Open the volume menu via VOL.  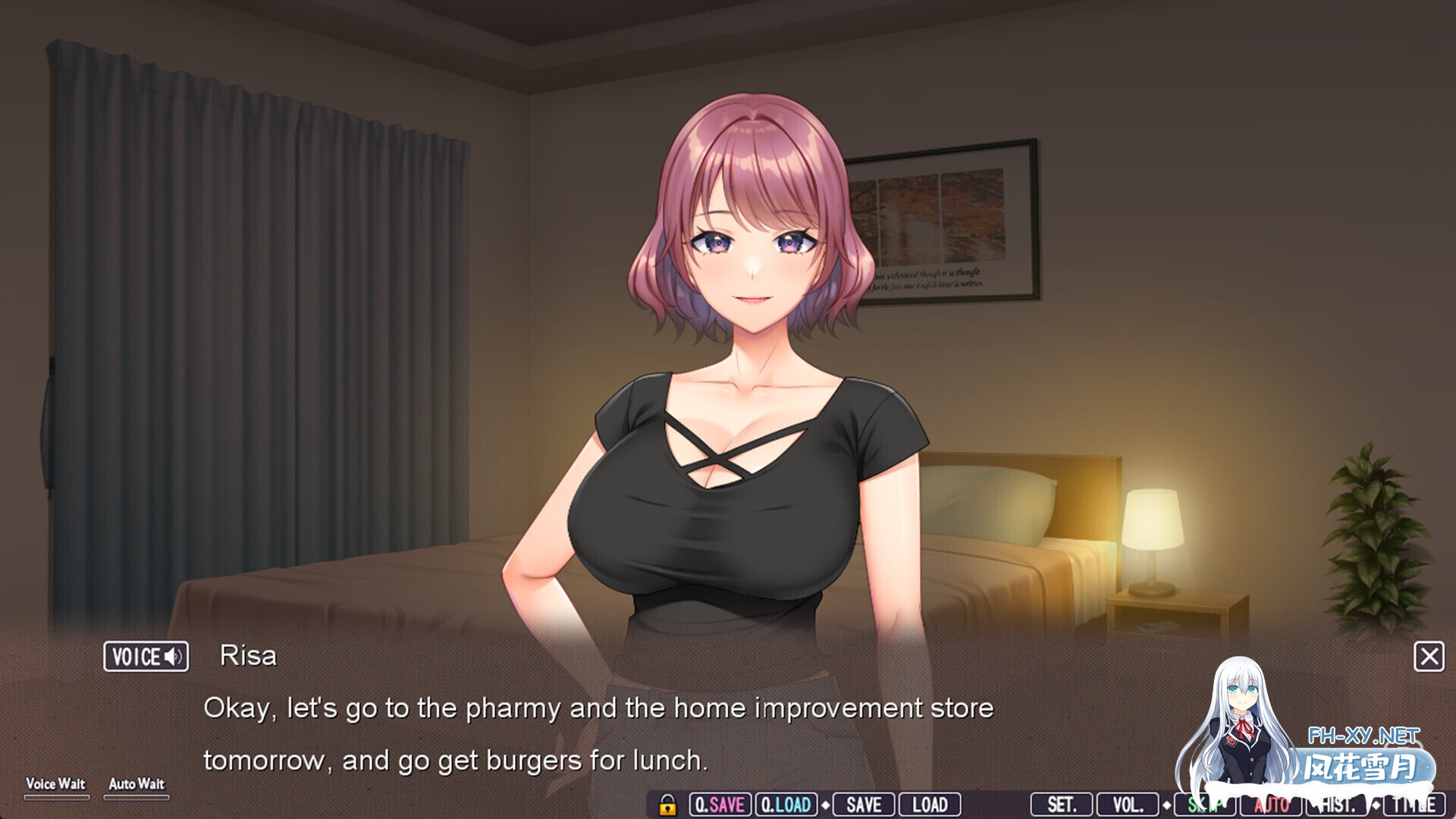pos(1128,805)
